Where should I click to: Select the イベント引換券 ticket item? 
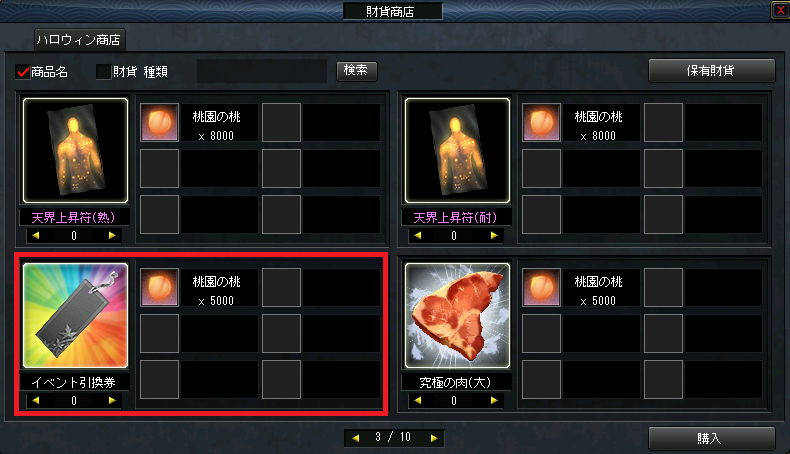click(x=75, y=317)
